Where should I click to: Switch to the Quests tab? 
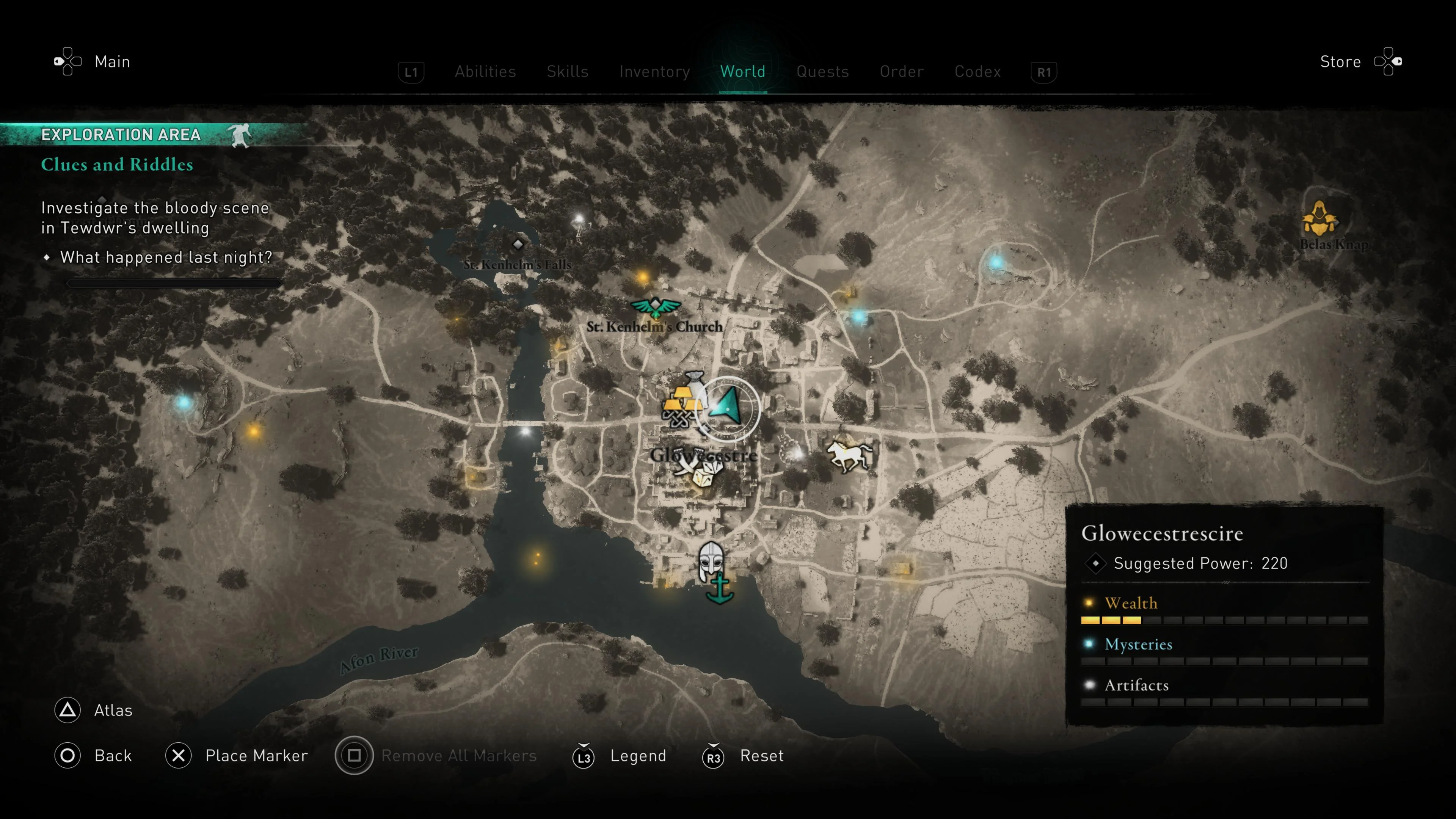coord(822,71)
